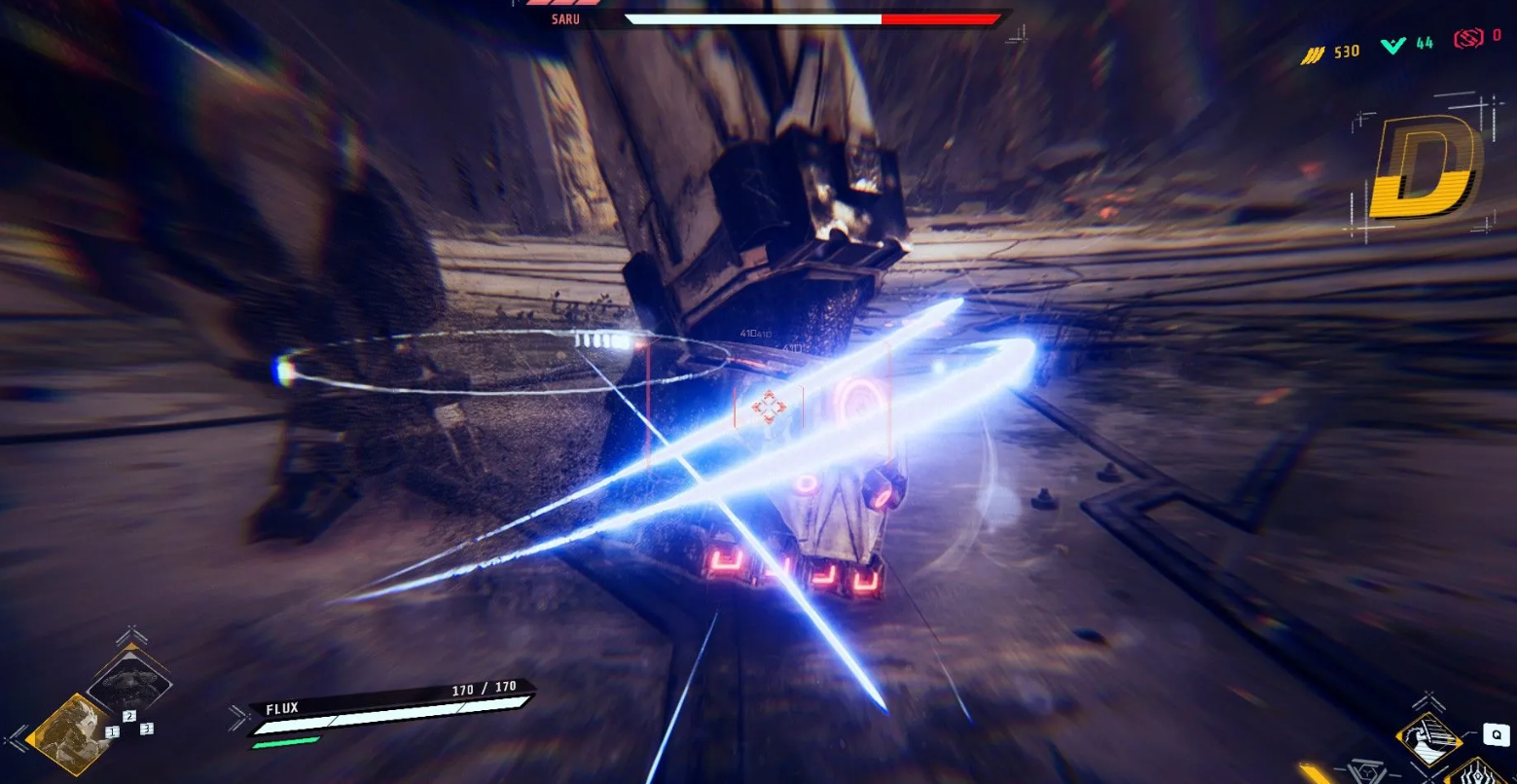Use the claw-shaped ability at the bottom edge

pos(1477,775)
